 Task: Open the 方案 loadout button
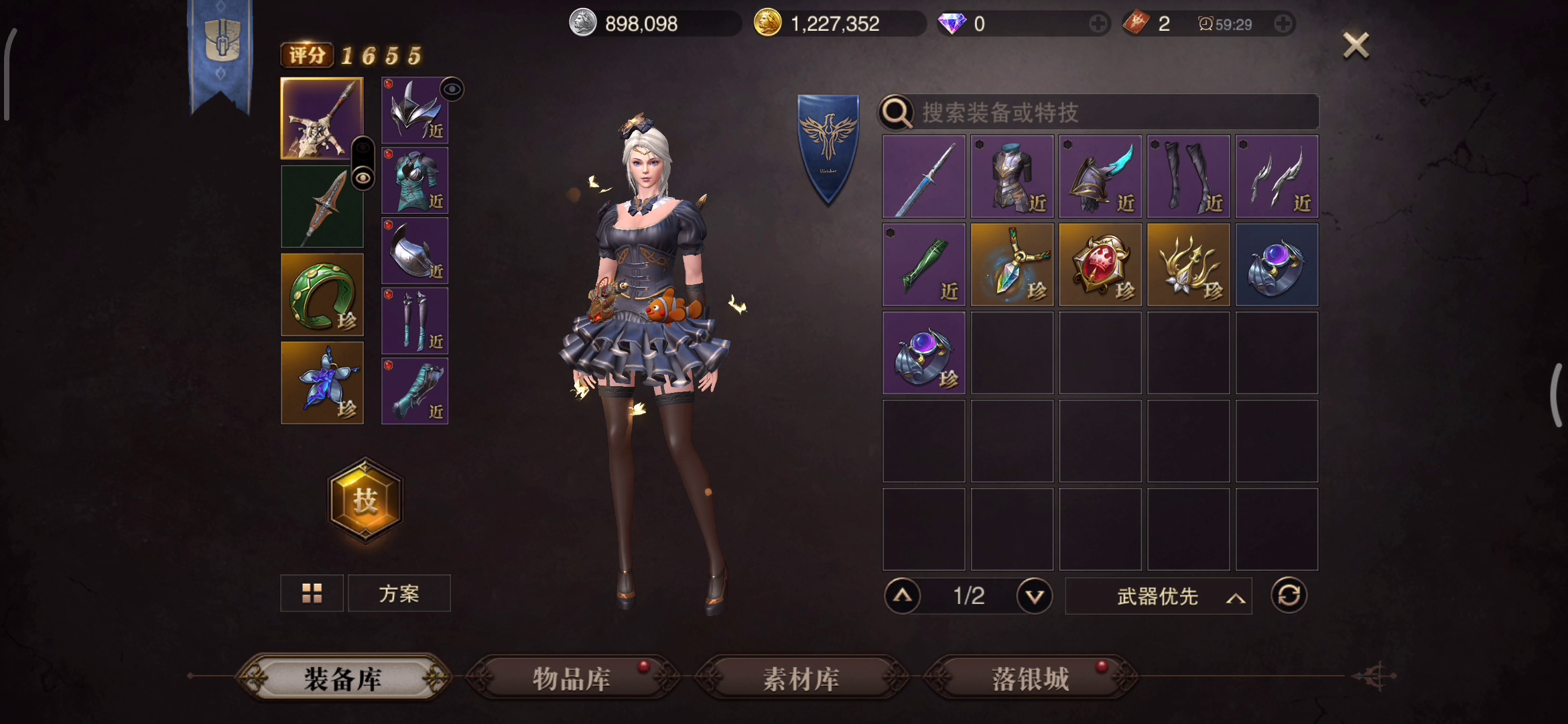click(399, 593)
